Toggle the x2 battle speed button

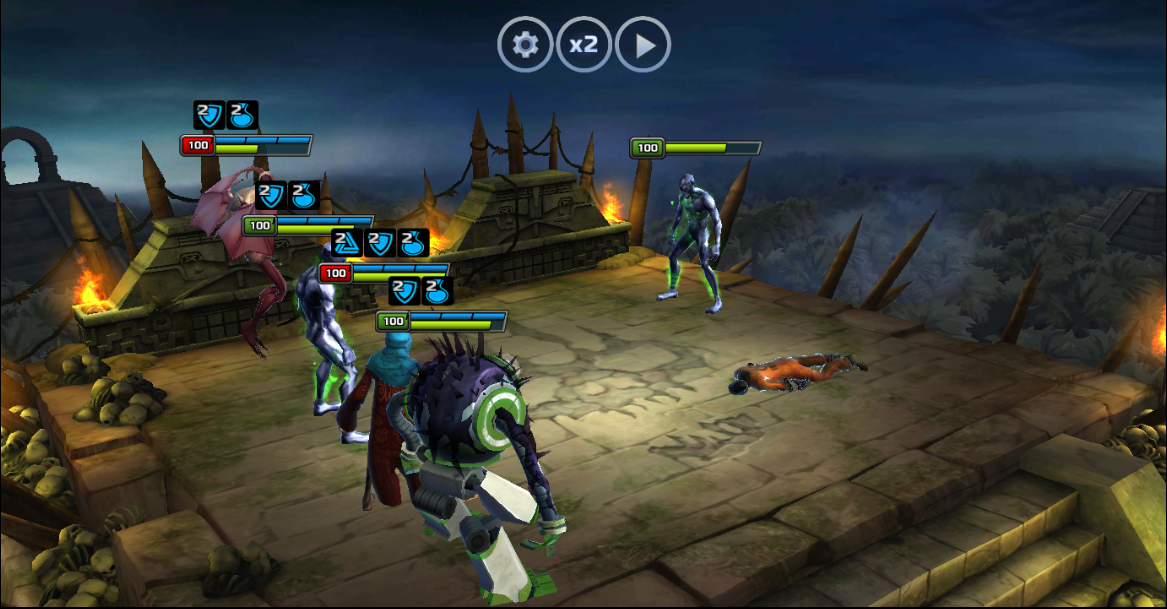click(x=584, y=45)
